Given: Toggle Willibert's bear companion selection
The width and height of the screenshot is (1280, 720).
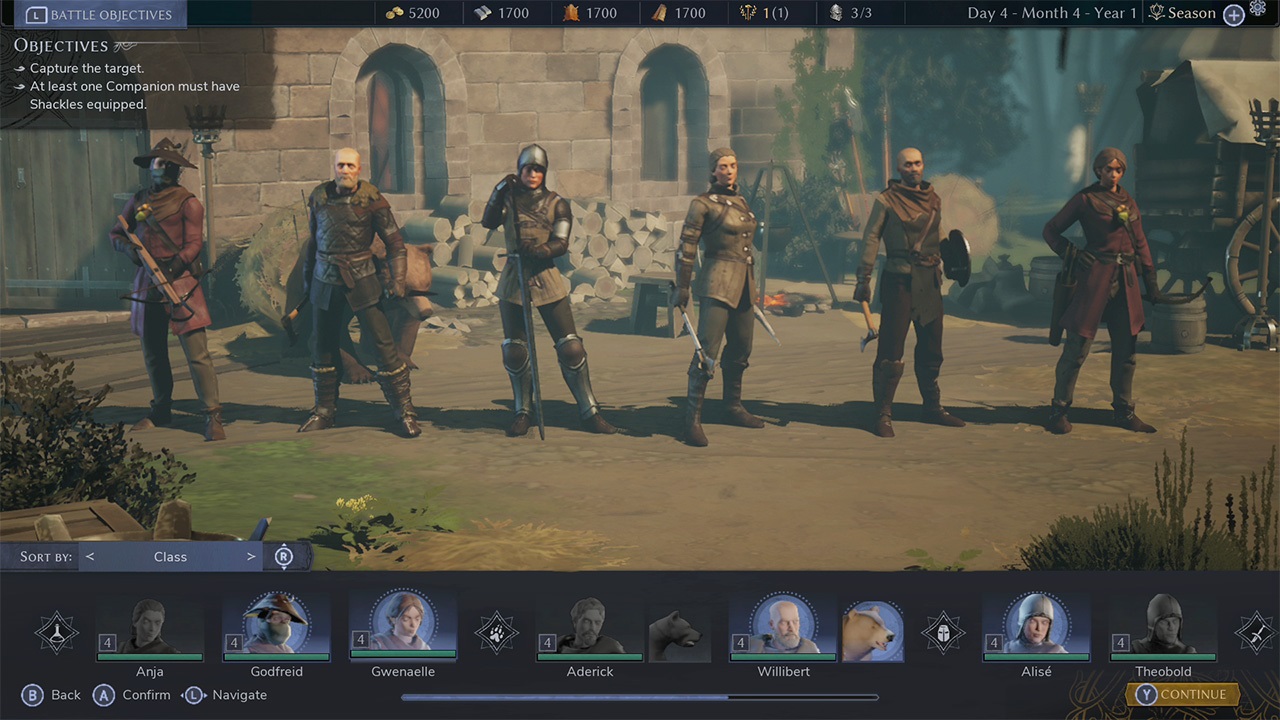Looking at the screenshot, I should pyautogui.click(x=872, y=630).
